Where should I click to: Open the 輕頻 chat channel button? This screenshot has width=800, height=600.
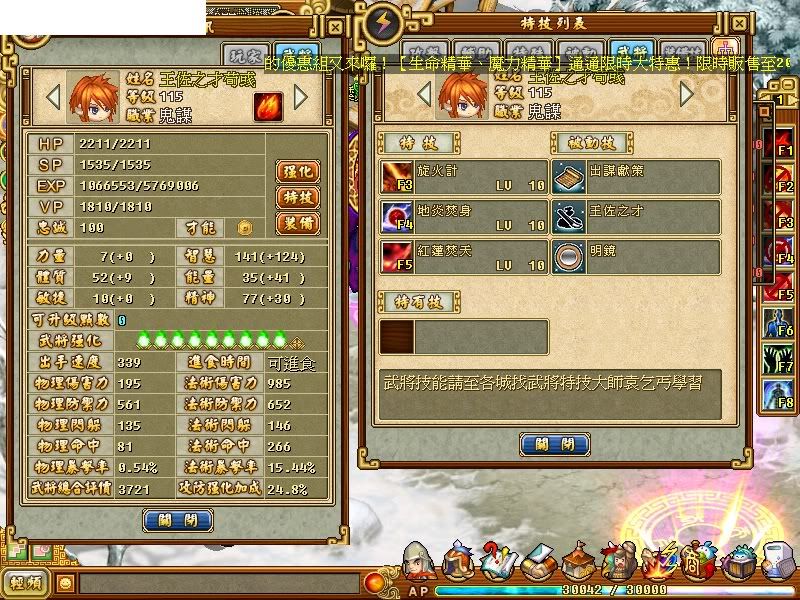pos(25,582)
